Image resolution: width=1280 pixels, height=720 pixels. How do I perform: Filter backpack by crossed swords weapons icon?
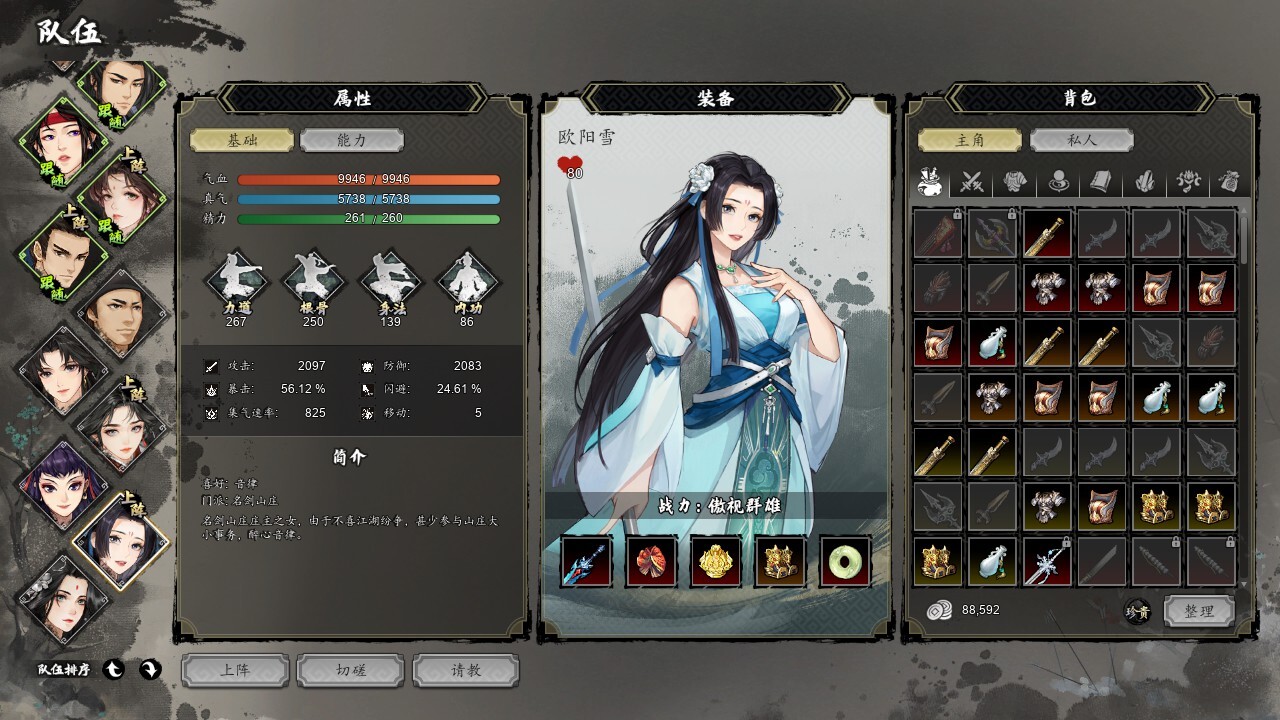click(972, 182)
